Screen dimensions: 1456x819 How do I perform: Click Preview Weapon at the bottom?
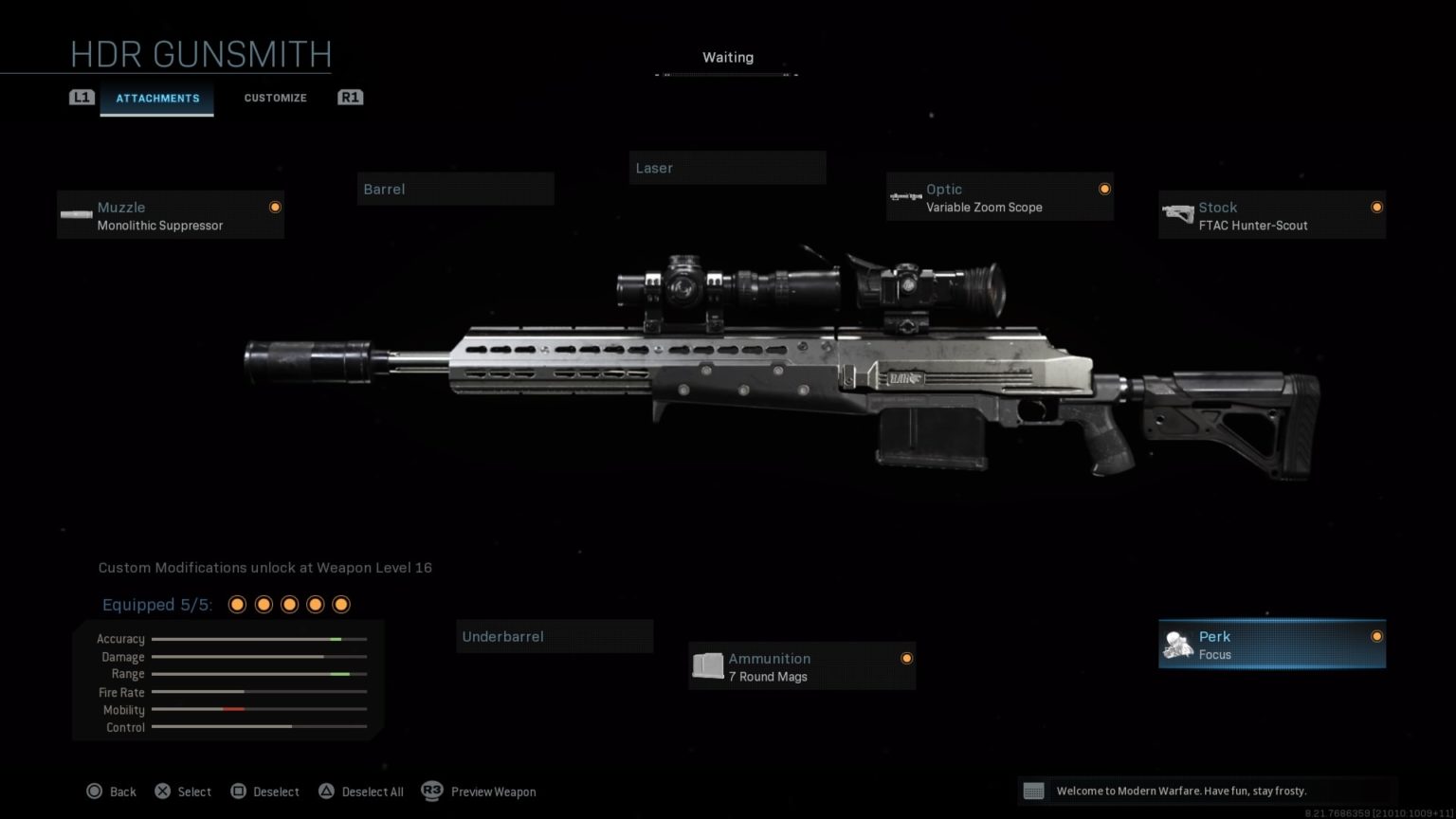pyautogui.click(x=493, y=792)
